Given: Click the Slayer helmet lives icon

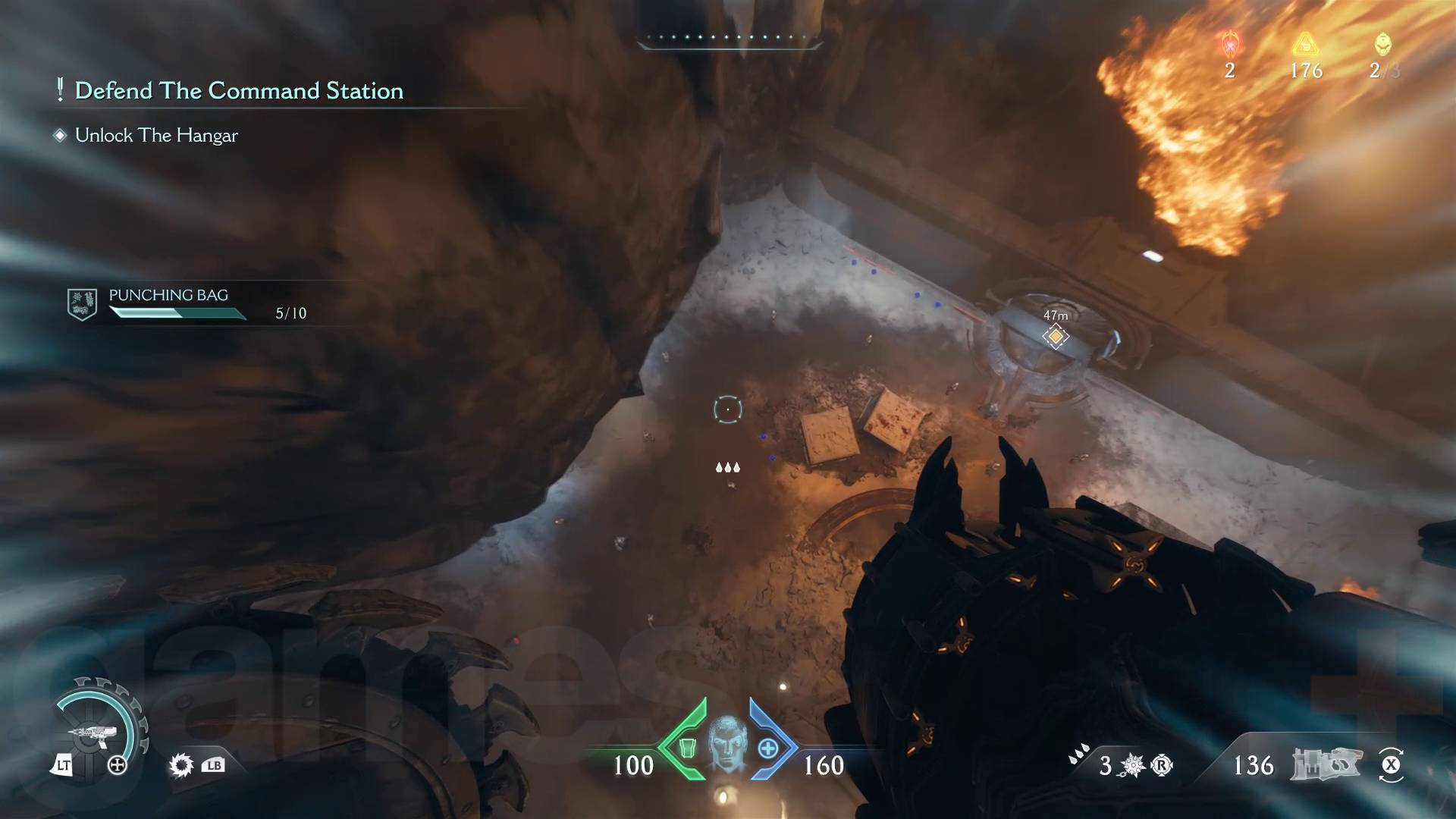Looking at the screenshot, I should 1382,44.
